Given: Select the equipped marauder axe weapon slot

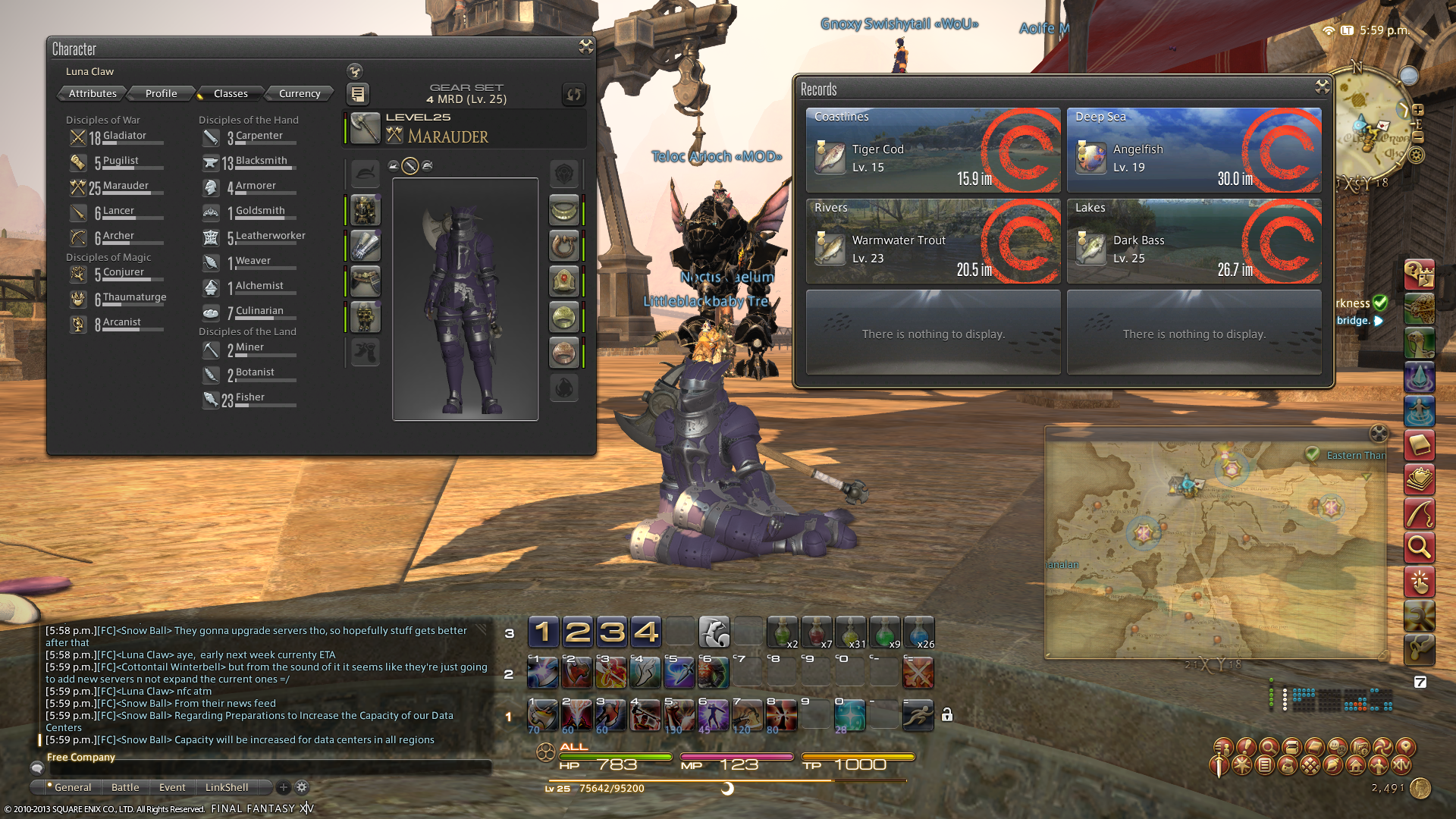Looking at the screenshot, I should (365, 129).
